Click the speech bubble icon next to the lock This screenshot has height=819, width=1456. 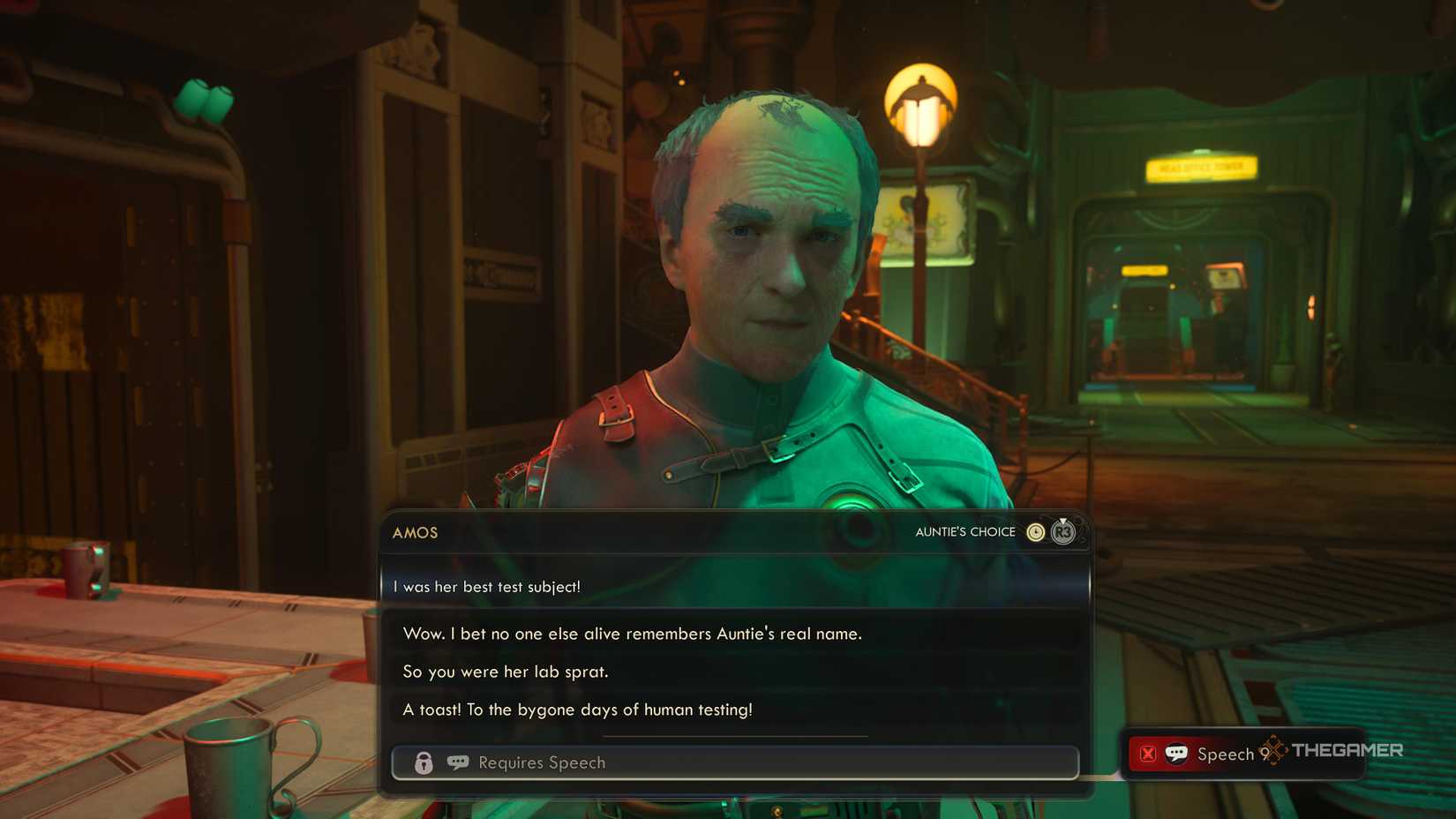tap(456, 763)
